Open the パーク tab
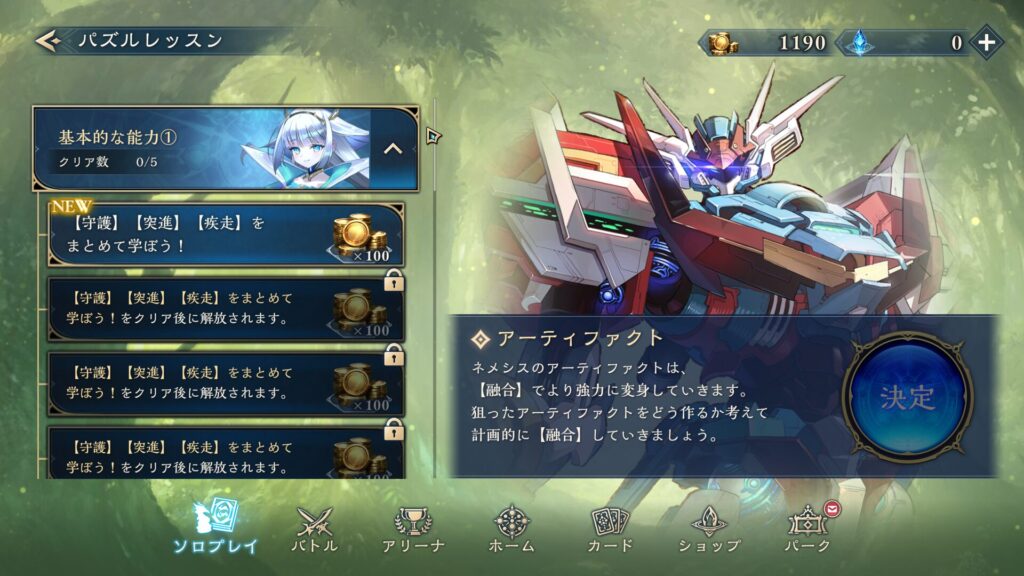This screenshot has height=576, width=1024. [809, 529]
